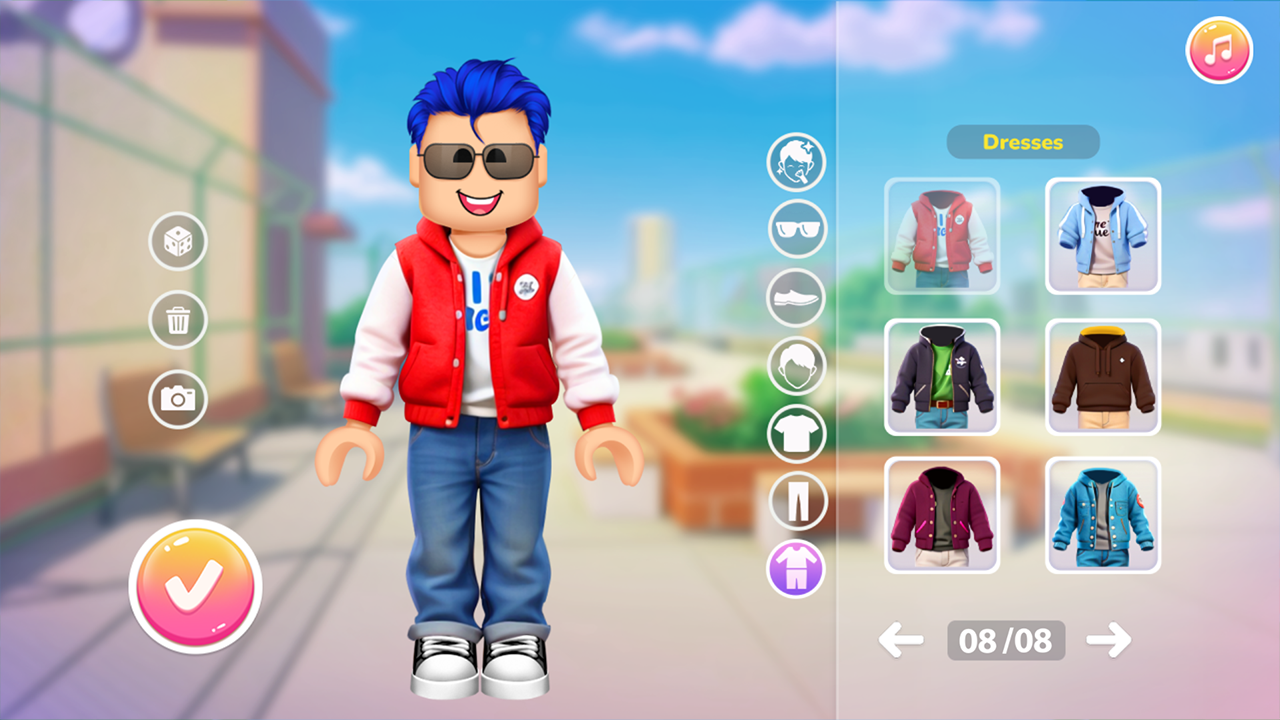Select the black jacket with green shirt outfit
1280x720 pixels.
(x=942, y=376)
